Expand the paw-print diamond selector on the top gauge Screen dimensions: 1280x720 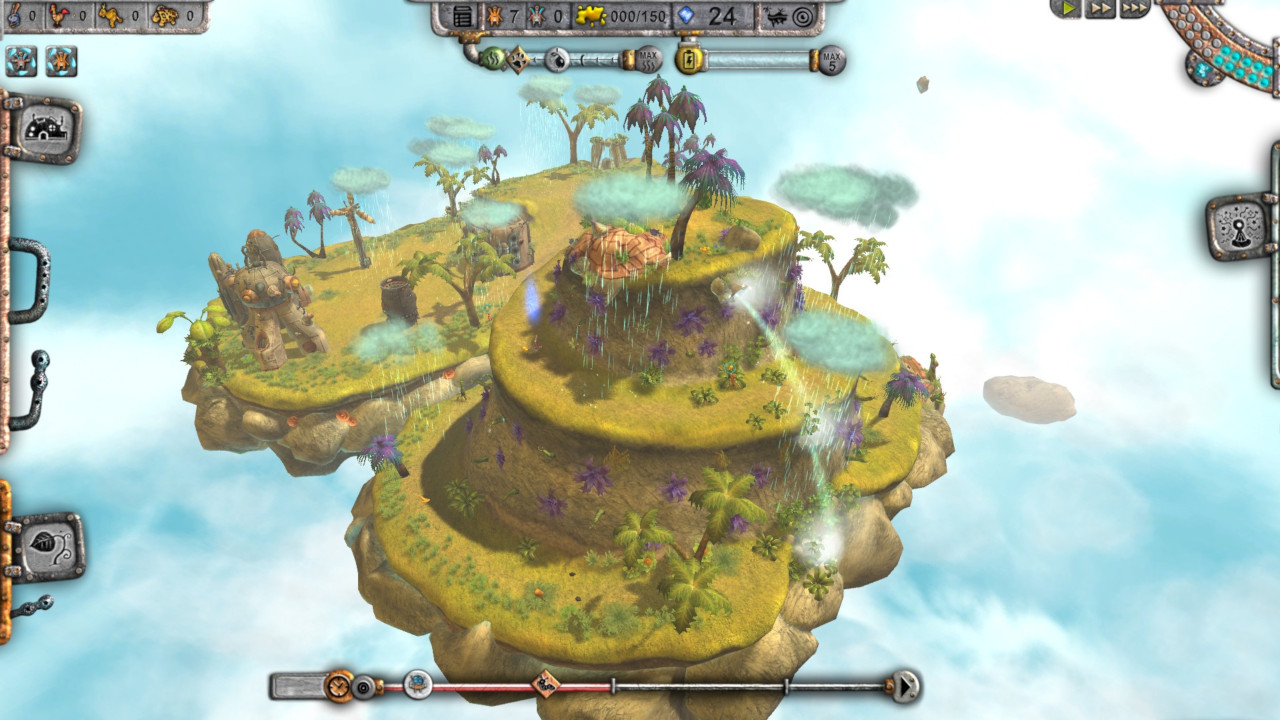tap(517, 60)
